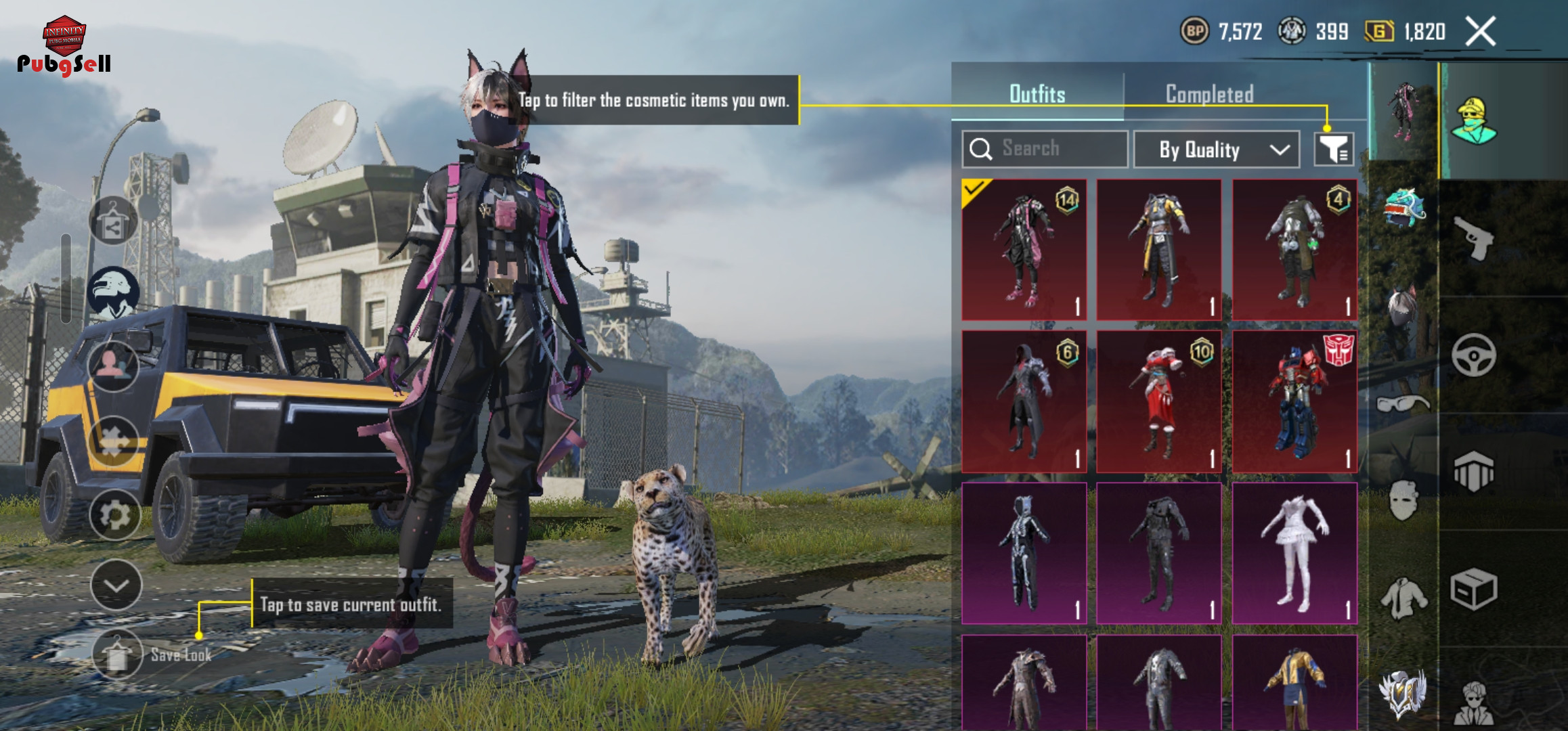The width and height of the screenshot is (1568, 731).
Task: Save the current look
Action: click(x=118, y=655)
